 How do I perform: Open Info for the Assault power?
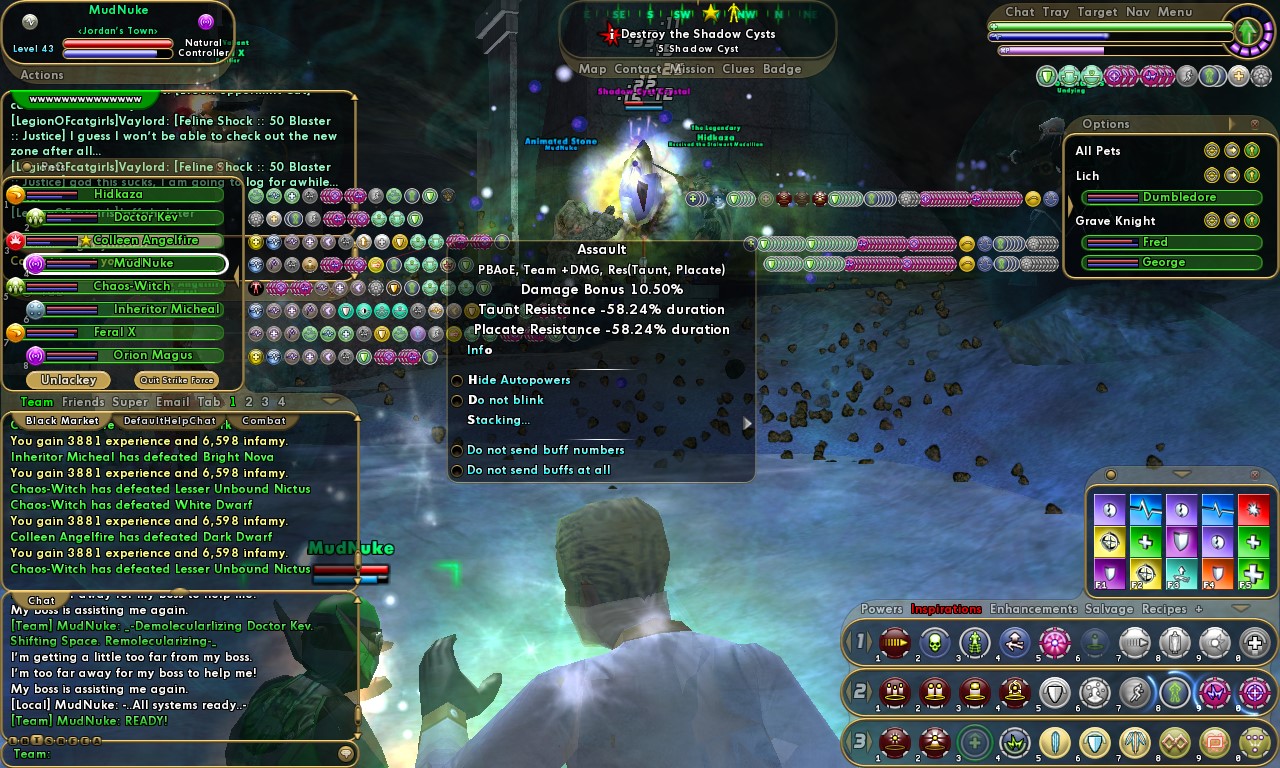click(x=480, y=350)
